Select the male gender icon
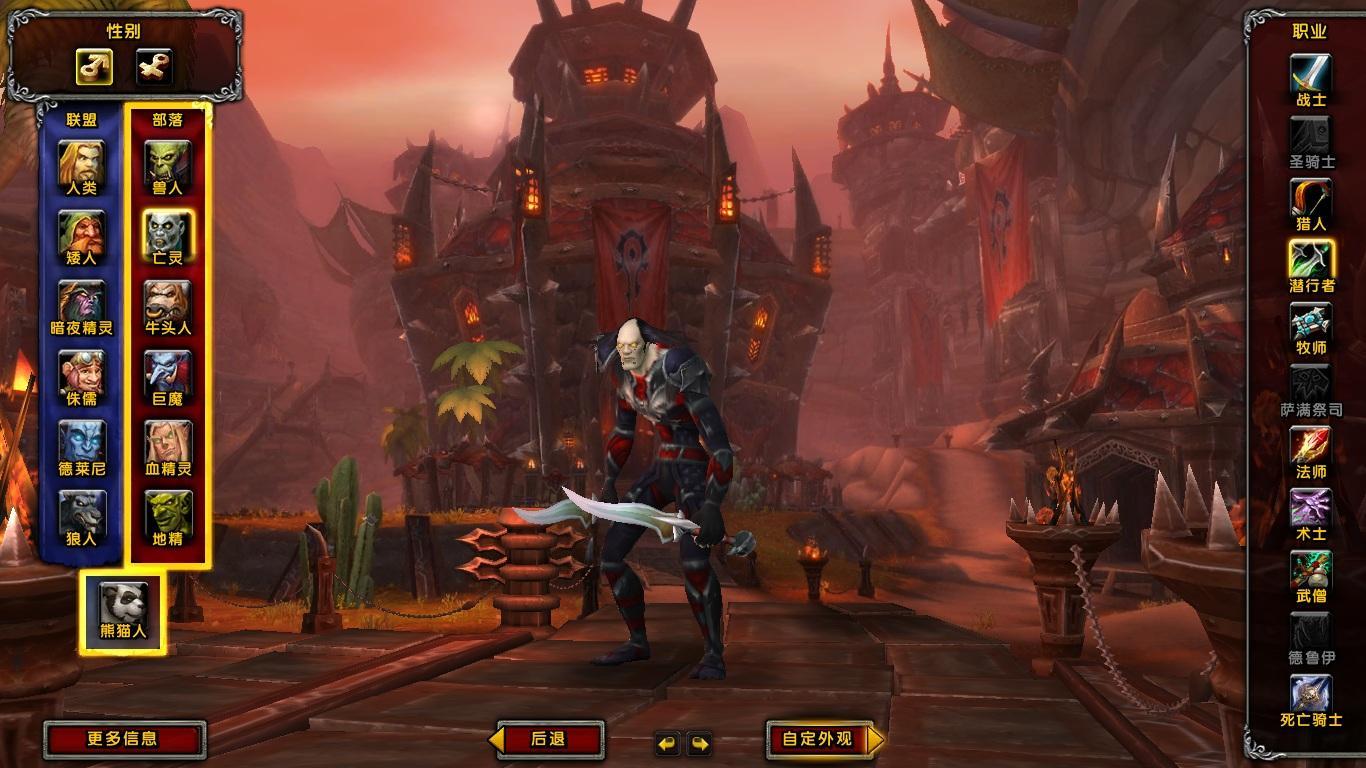 pyautogui.click(x=94, y=68)
